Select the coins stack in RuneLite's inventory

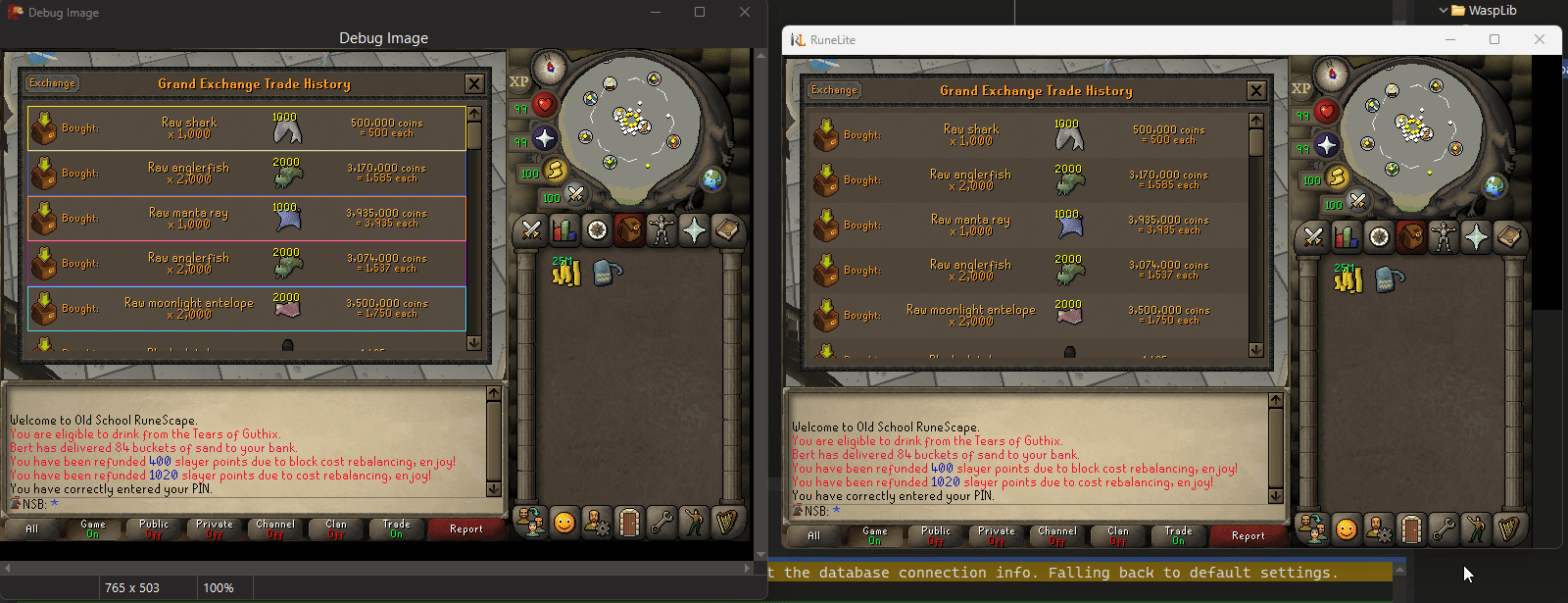tap(1347, 278)
